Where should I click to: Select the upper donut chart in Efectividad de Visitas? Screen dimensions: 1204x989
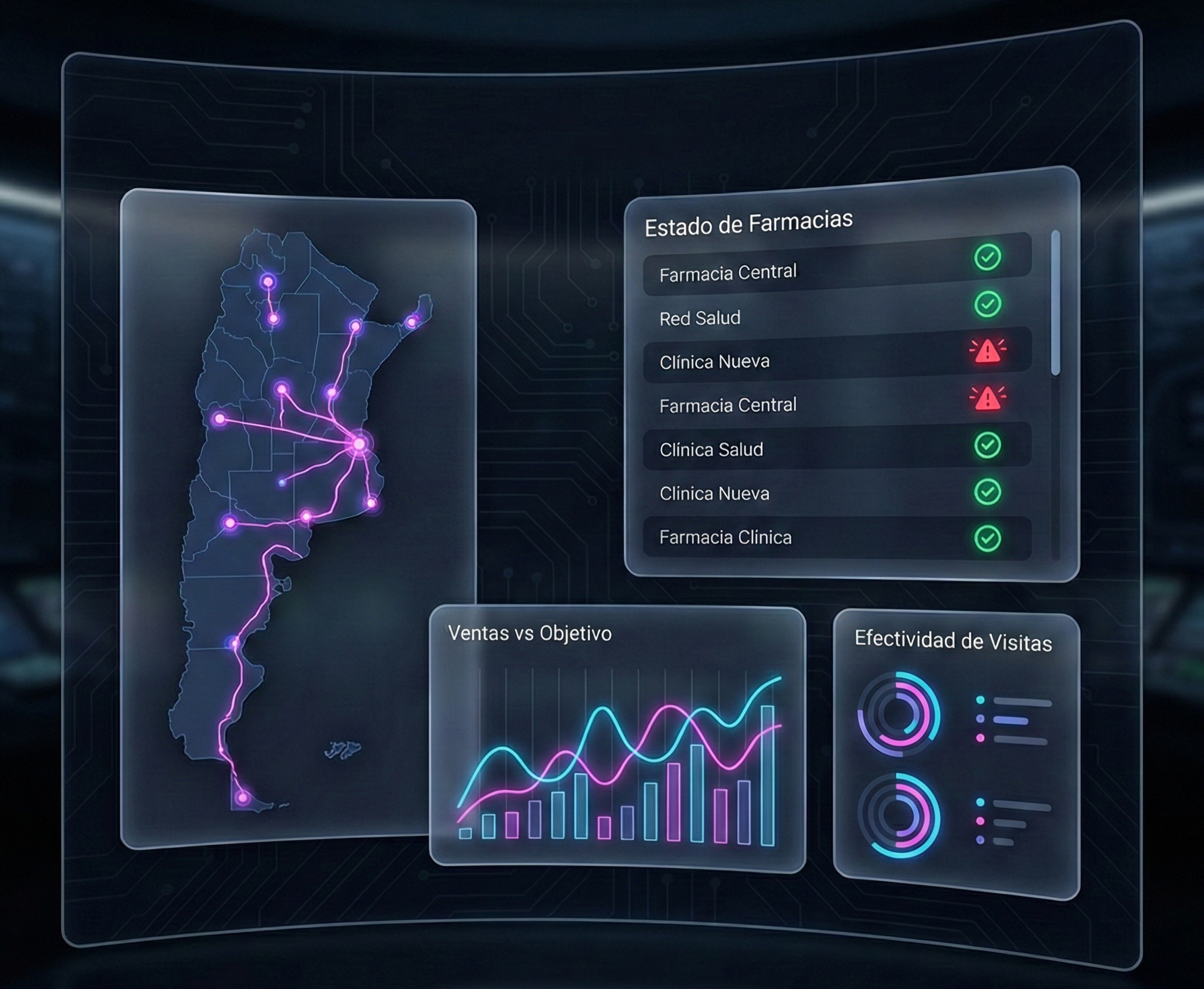click(899, 714)
